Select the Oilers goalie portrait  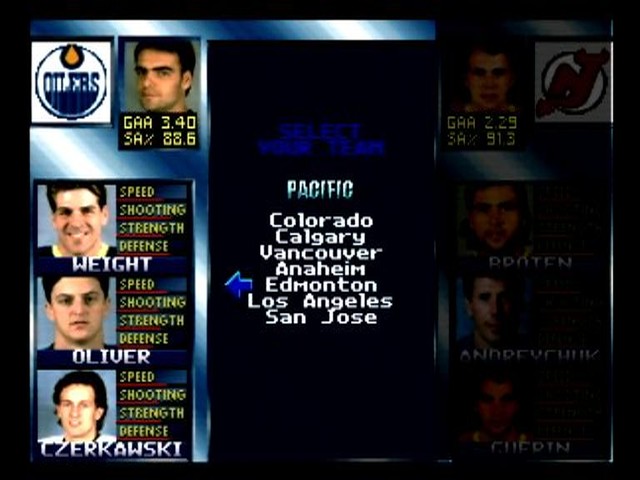[x=159, y=75]
